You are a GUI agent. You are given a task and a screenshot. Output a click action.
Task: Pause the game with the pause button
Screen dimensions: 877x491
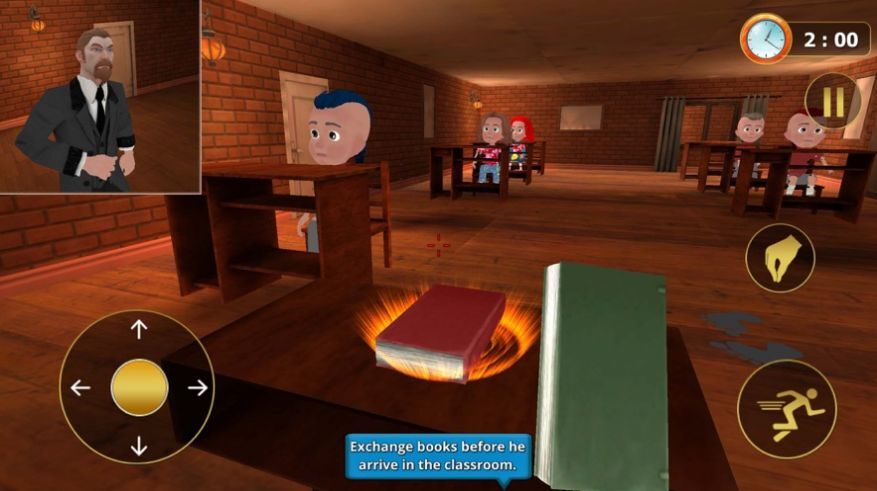pyautogui.click(x=833, y=101)
